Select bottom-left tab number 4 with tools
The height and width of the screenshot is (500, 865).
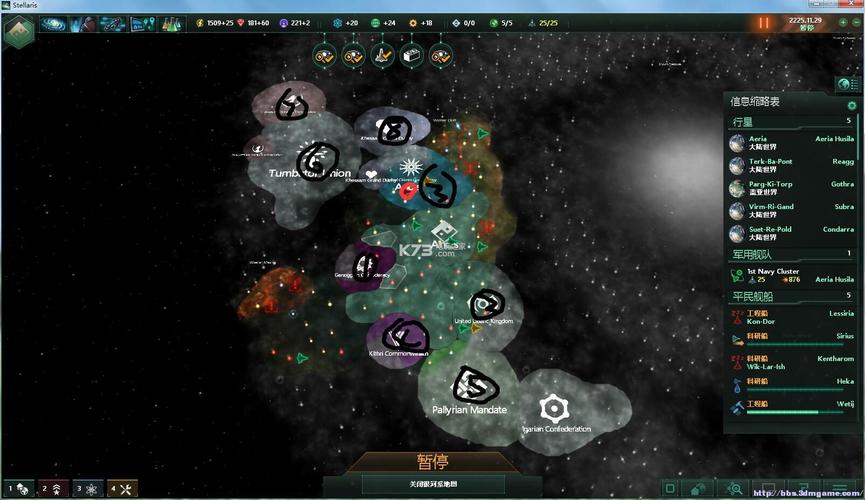click(x=122, y=489)
